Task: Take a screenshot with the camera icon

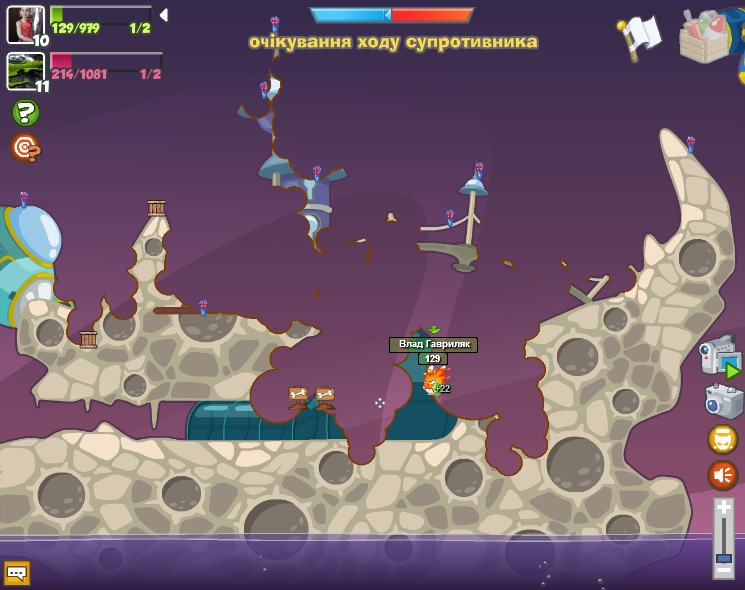Action: (723, 400)
